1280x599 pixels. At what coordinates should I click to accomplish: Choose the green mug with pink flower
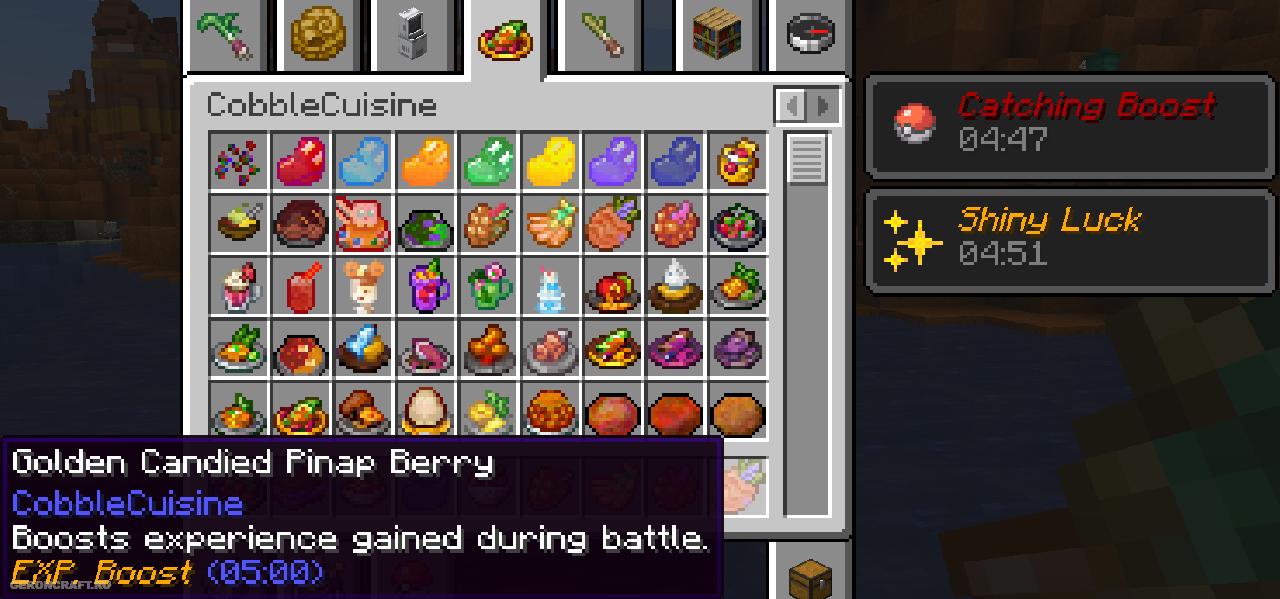pos(488,286)
